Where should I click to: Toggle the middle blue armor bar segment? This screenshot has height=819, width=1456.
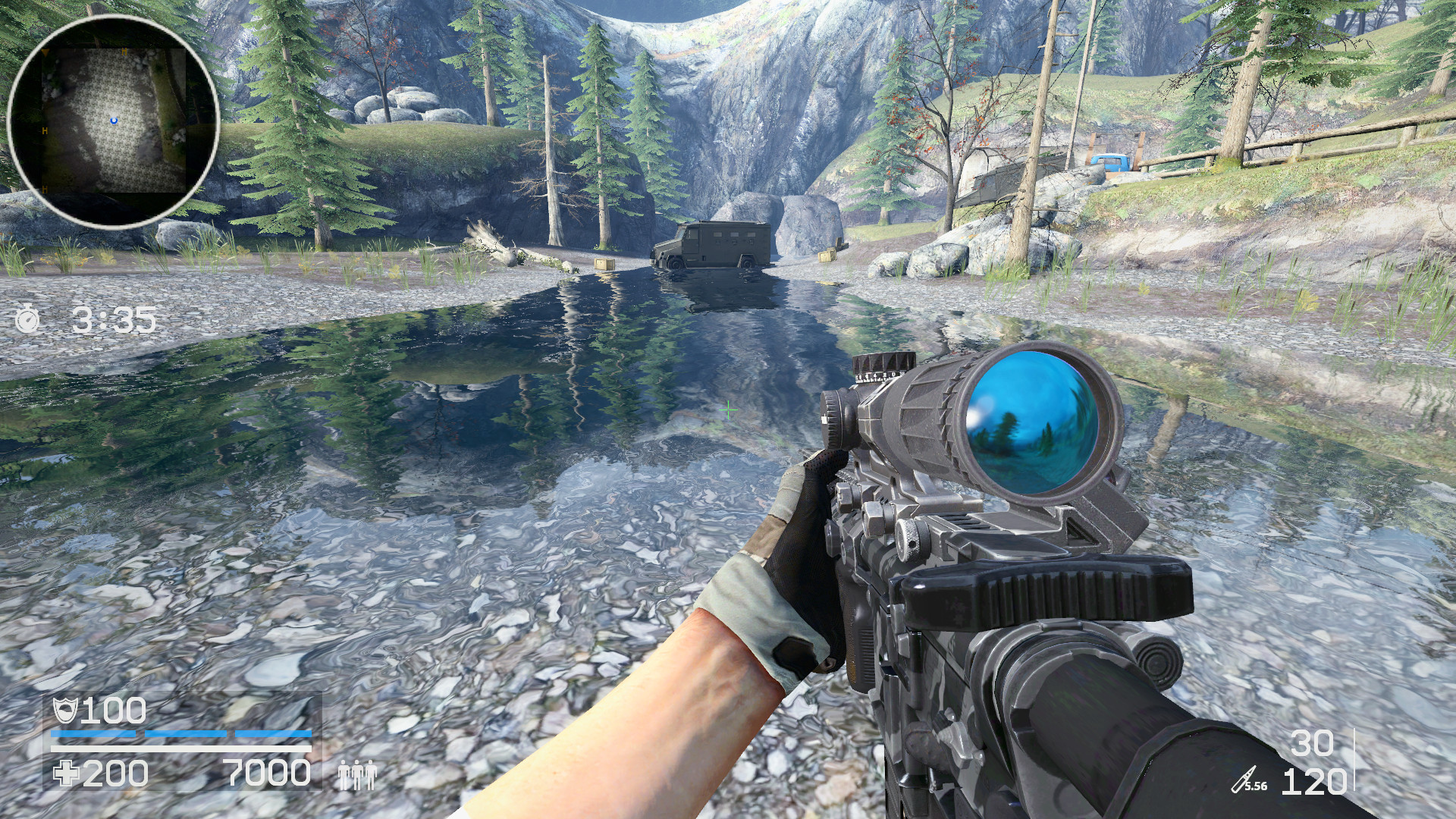point(186,734)
